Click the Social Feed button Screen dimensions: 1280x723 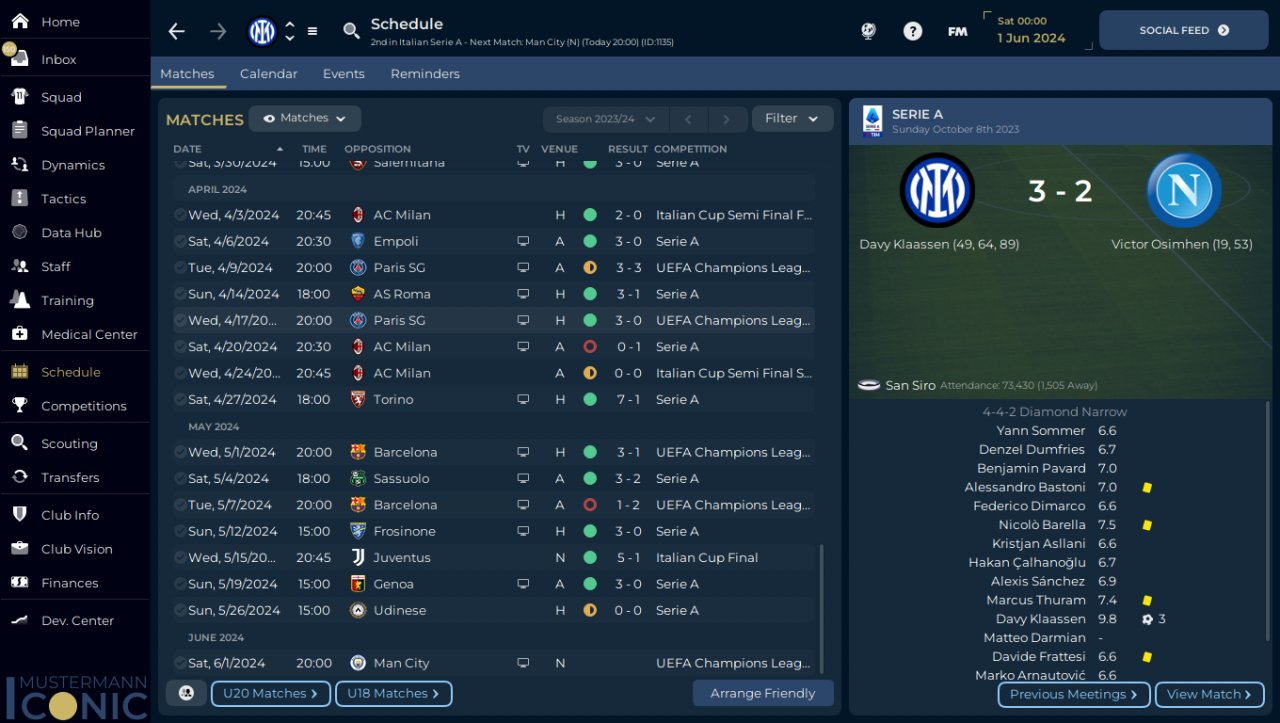[1183, 31]
